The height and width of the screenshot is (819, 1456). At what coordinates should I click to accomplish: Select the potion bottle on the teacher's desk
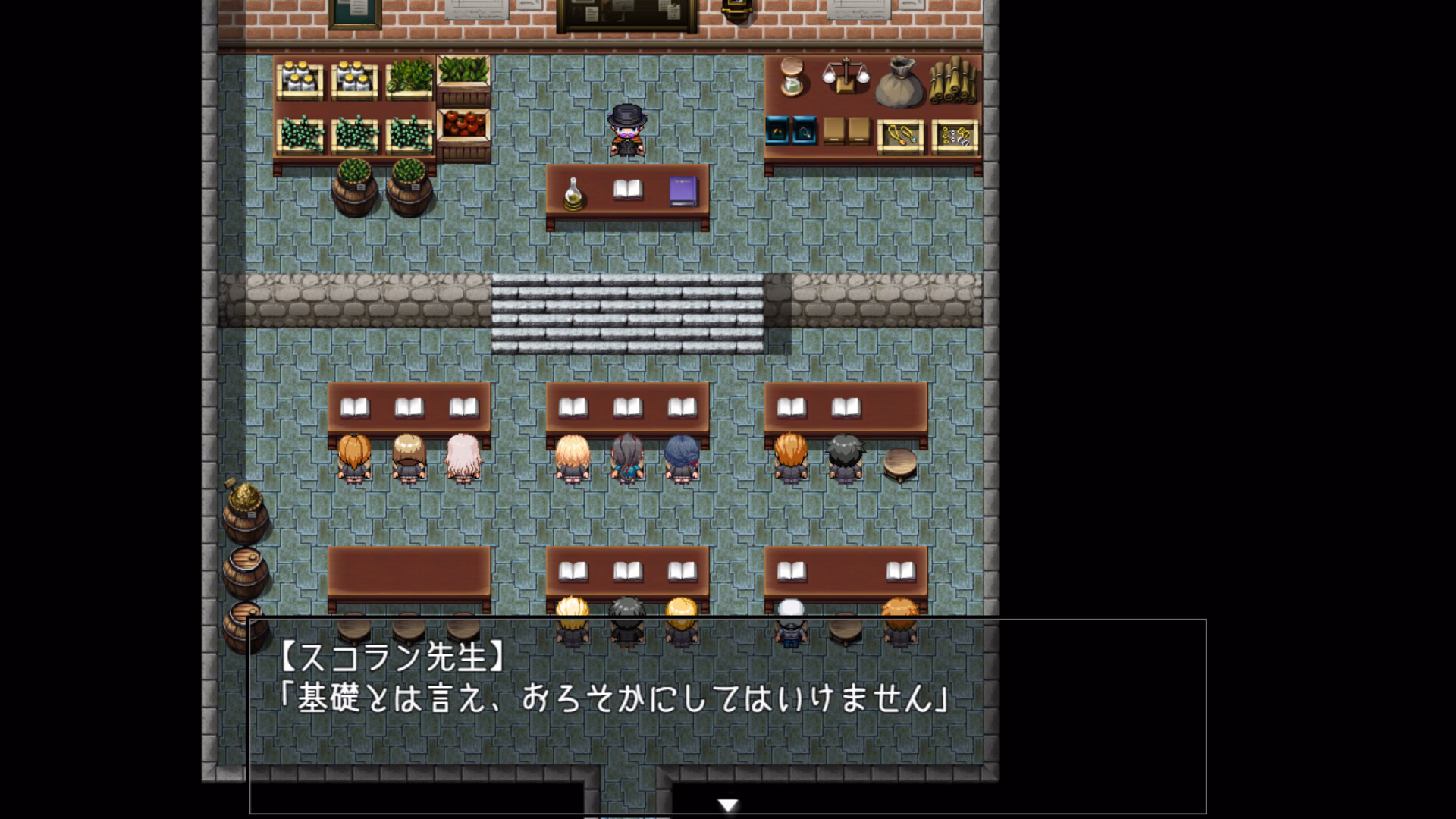pos(573,193)
